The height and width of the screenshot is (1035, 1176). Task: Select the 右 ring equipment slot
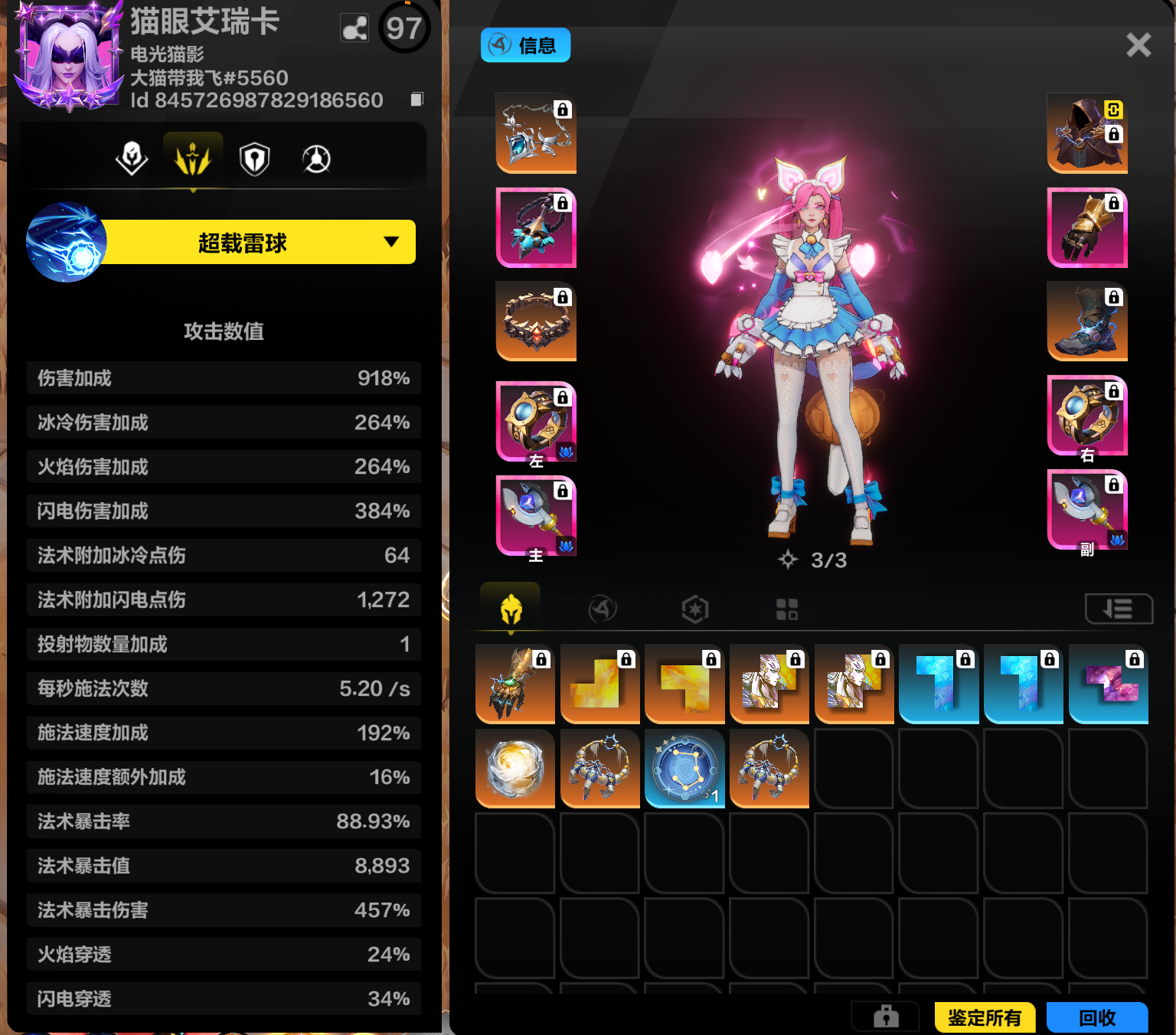point(1086,416)
